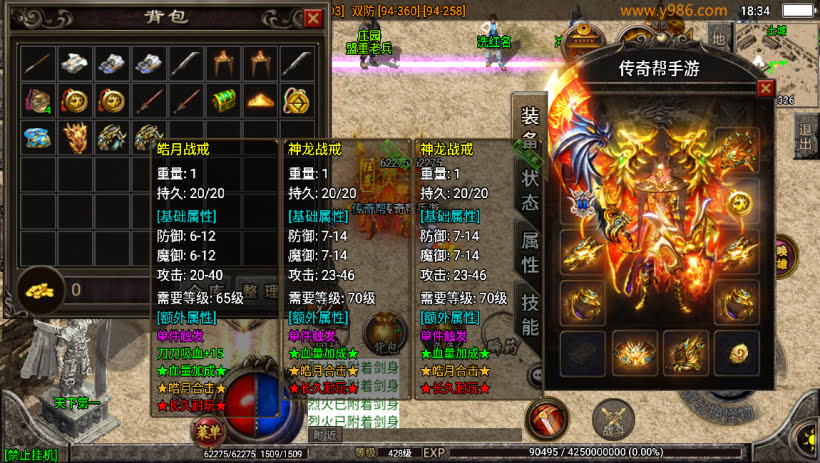Close the 背包 backpack window
This screenshot has height=463, width=820.
coord(313,18)
